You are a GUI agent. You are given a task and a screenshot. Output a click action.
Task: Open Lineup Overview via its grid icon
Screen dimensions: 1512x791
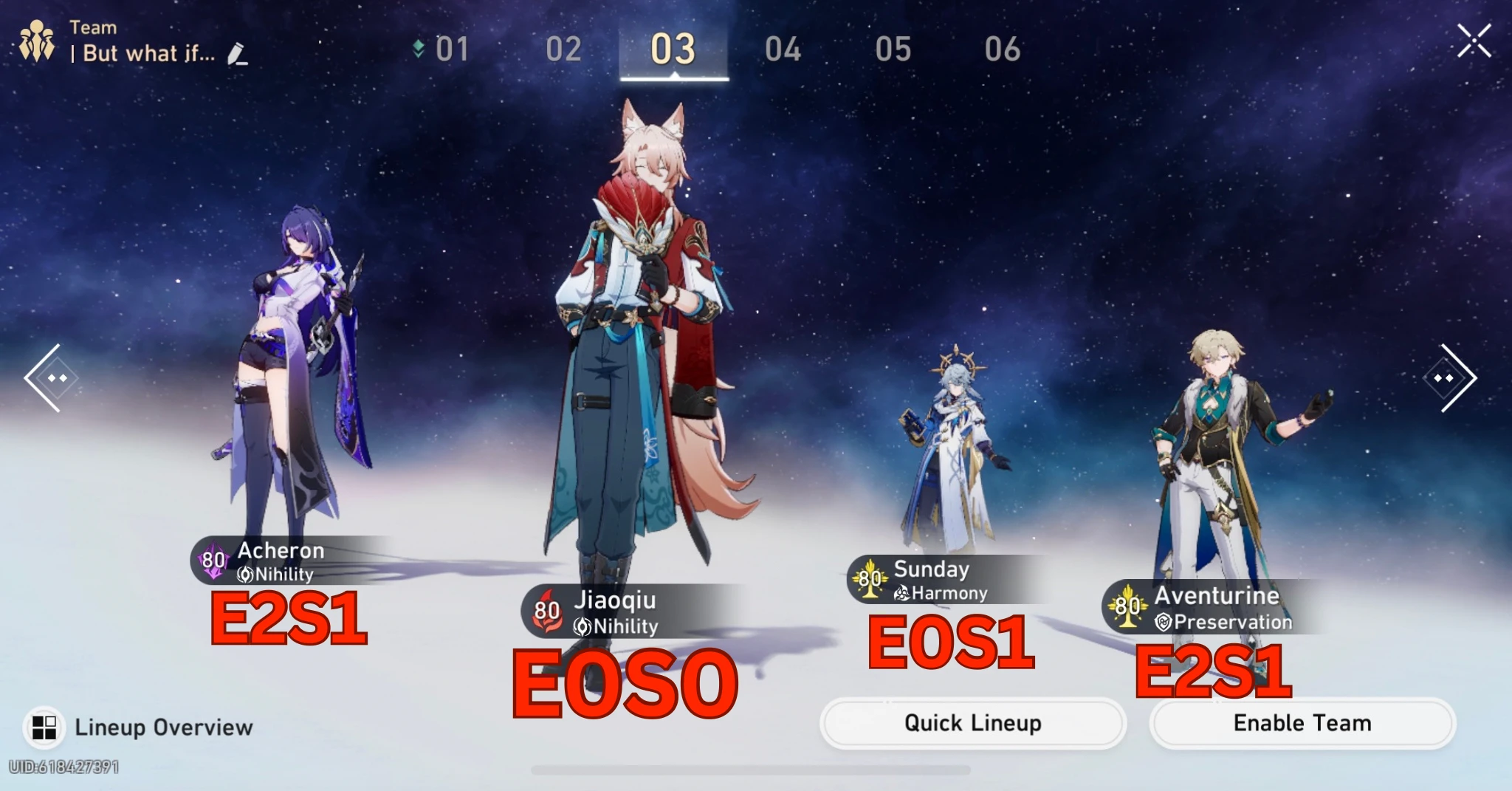pyautogui.click(x=46, y=727)
